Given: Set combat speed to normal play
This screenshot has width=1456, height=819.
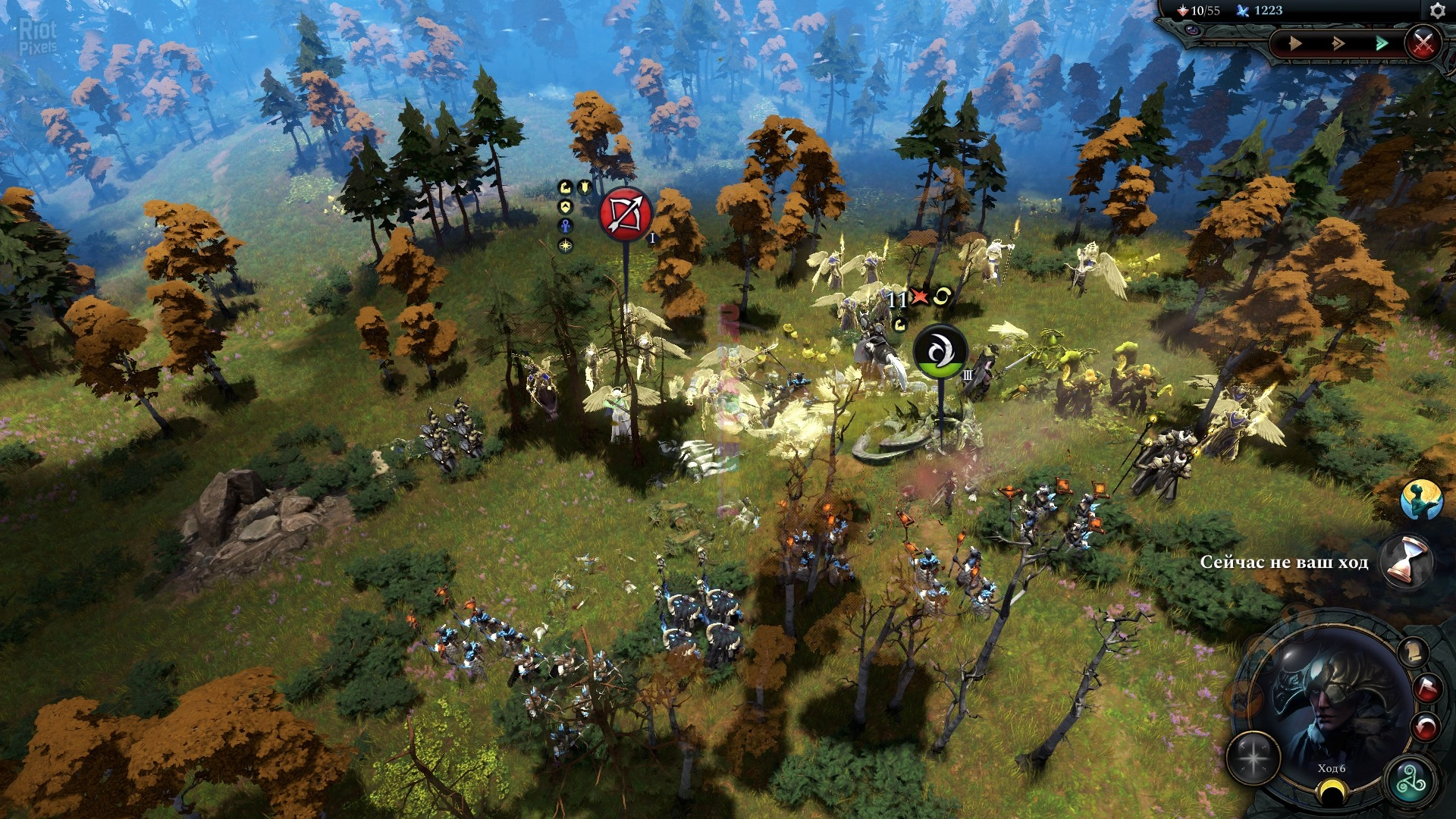Looking at the screenshot, I should pyautogui.click(x=1295, y=44).
